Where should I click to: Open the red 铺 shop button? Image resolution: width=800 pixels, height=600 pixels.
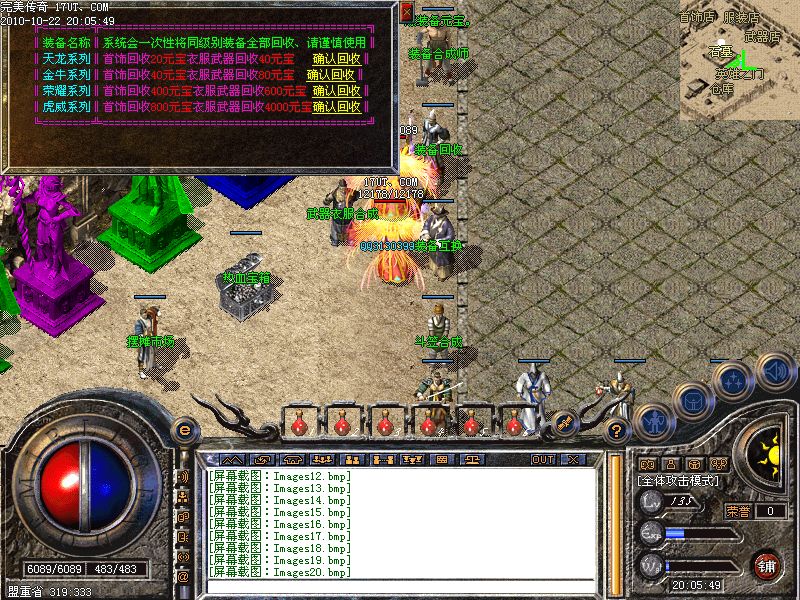pyautogui.click(x=767, y=565)
